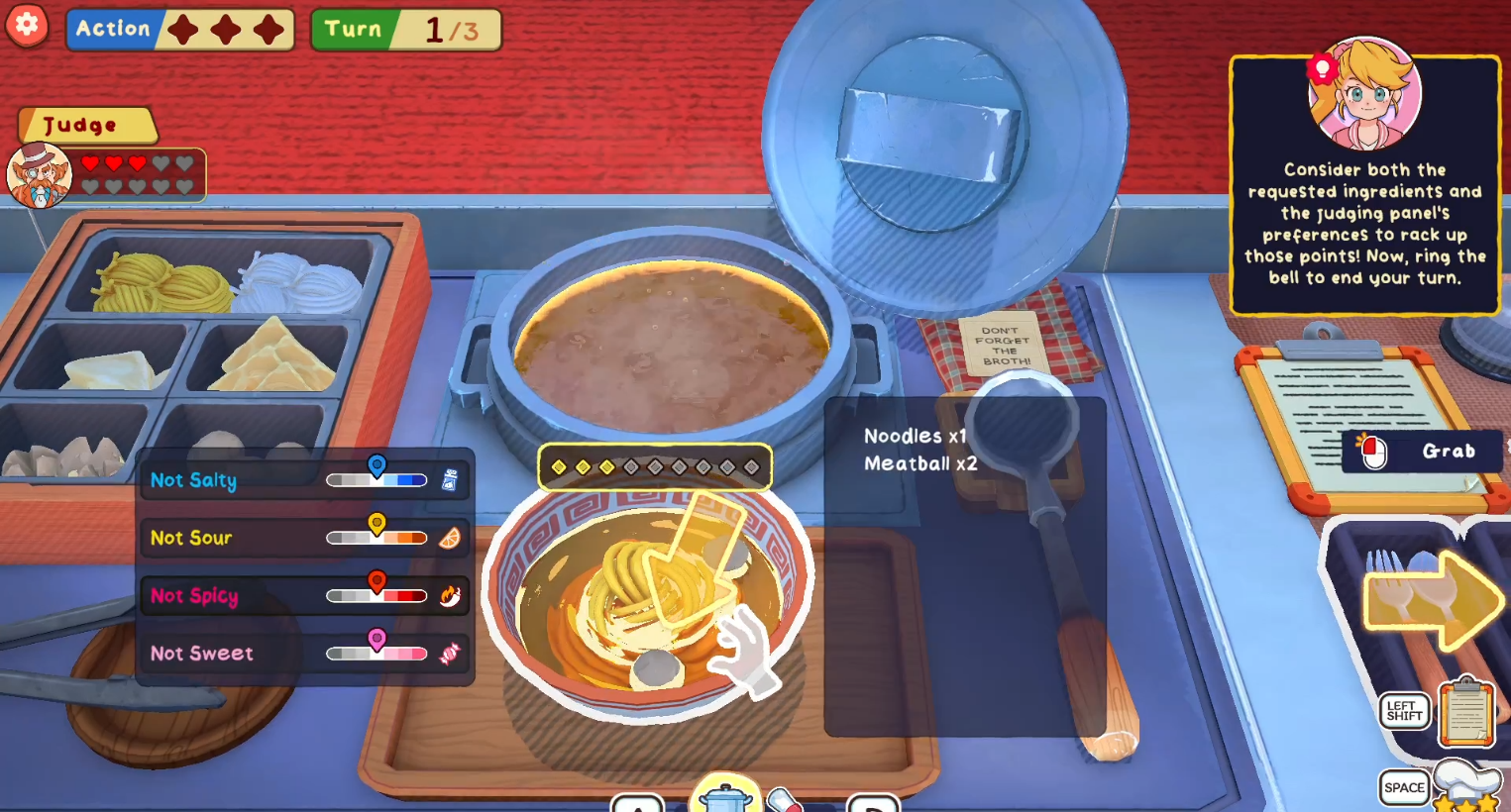Open settings with the gear button
This screenshot has height=812, width=1511.
point(28,25)
